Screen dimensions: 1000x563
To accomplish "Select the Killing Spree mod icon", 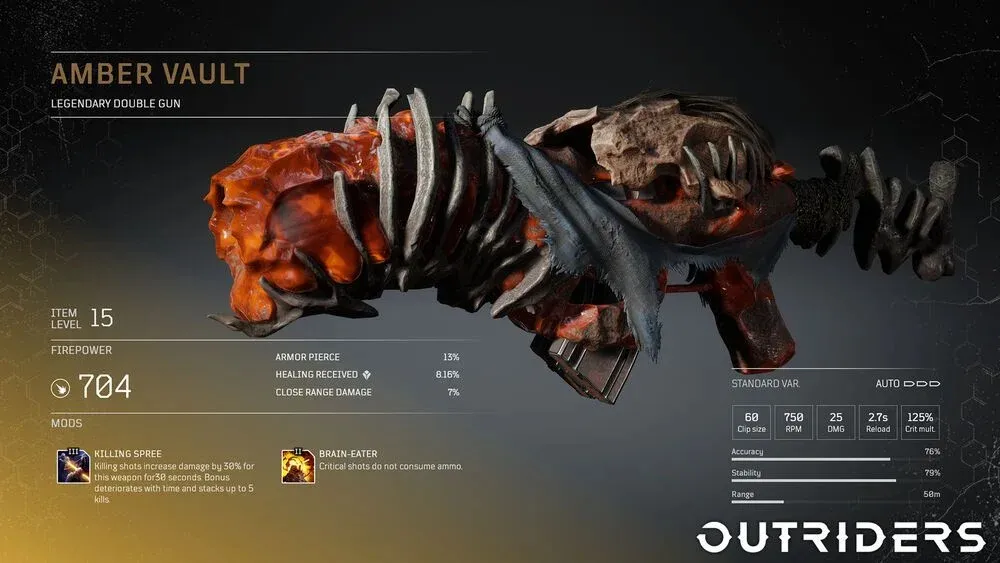I will [74, 467].
